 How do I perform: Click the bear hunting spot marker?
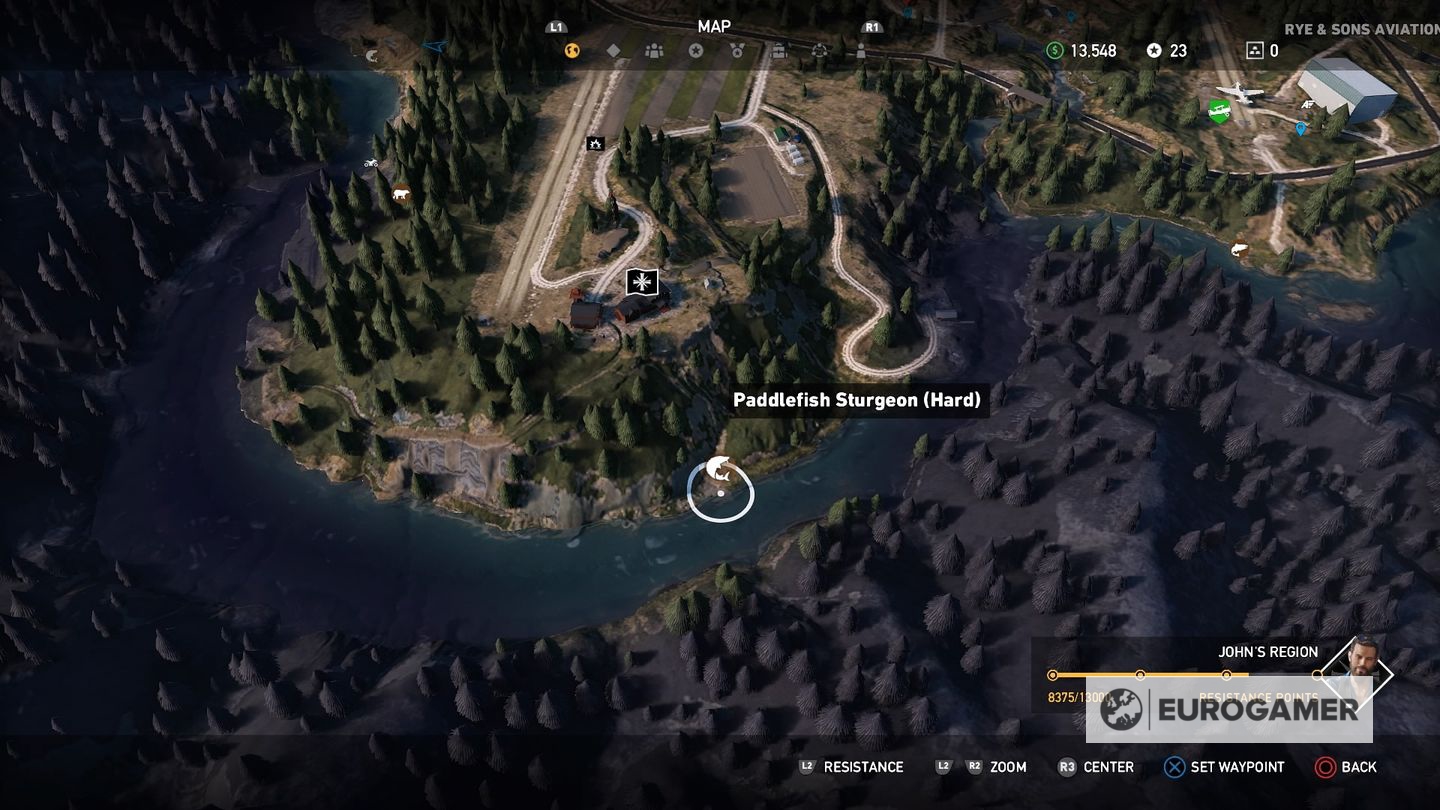click(x=402, y=194)
